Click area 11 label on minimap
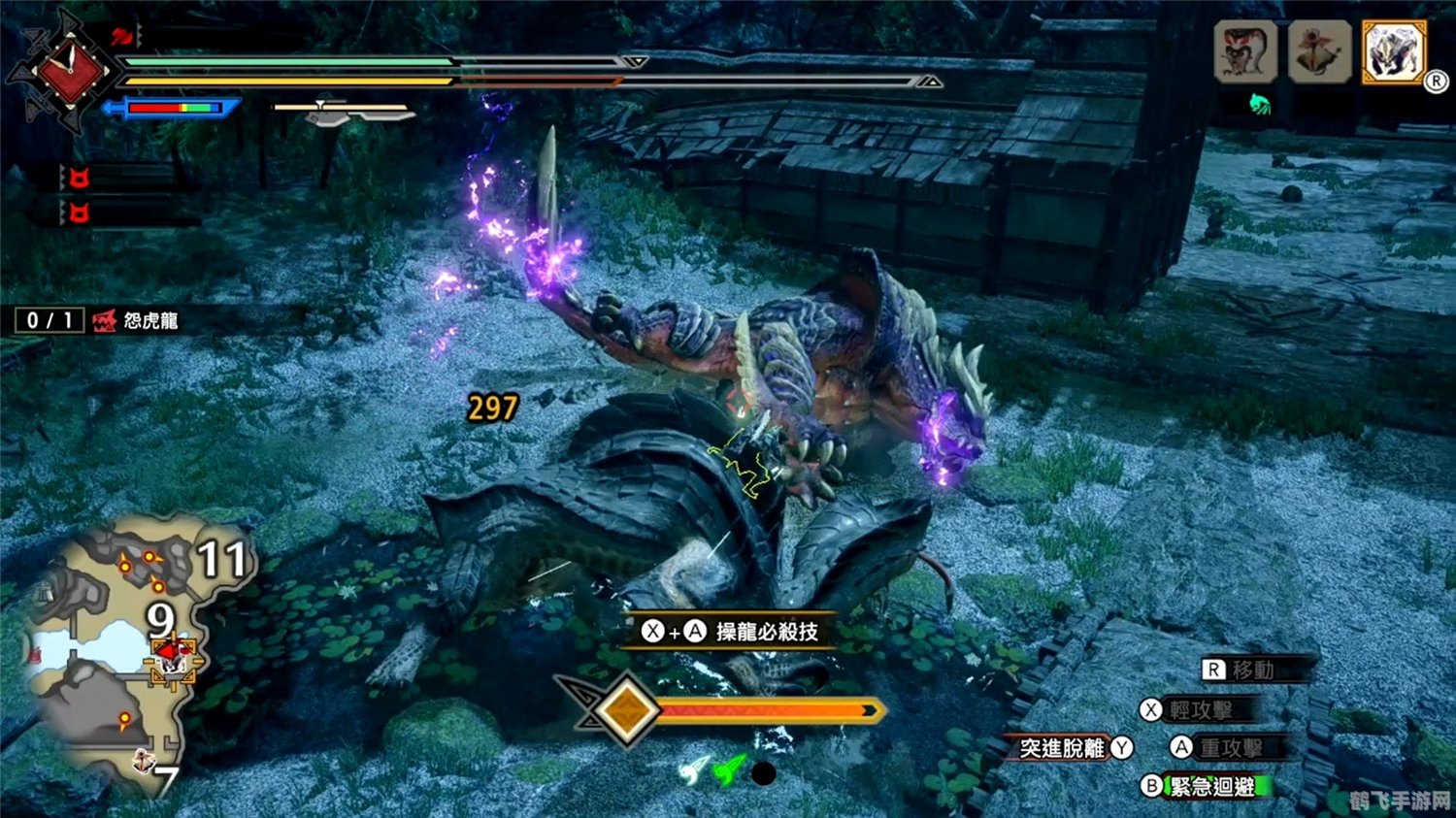 click(222, 559)
